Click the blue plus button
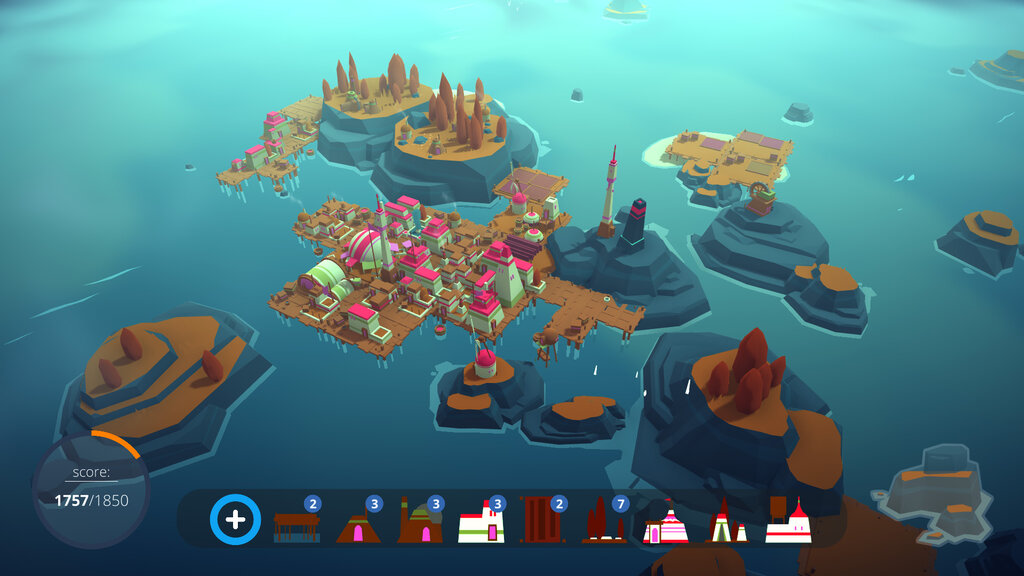This screenshot has height=576, width=1024. [235, 520]
